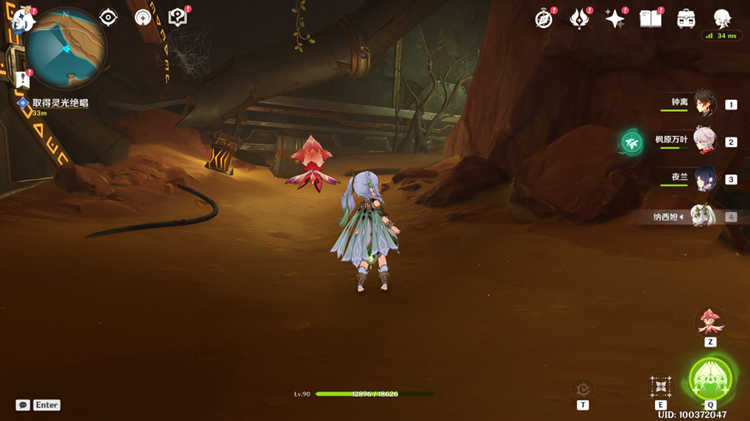This screenshot has height=421, width=750.
Task: Activate the glowing green elemental burst
Action: 710,380
